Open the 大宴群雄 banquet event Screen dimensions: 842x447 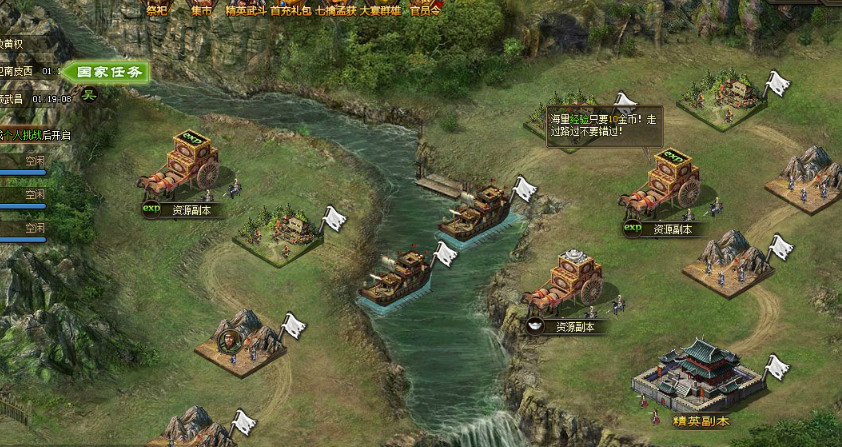(381, 10)
